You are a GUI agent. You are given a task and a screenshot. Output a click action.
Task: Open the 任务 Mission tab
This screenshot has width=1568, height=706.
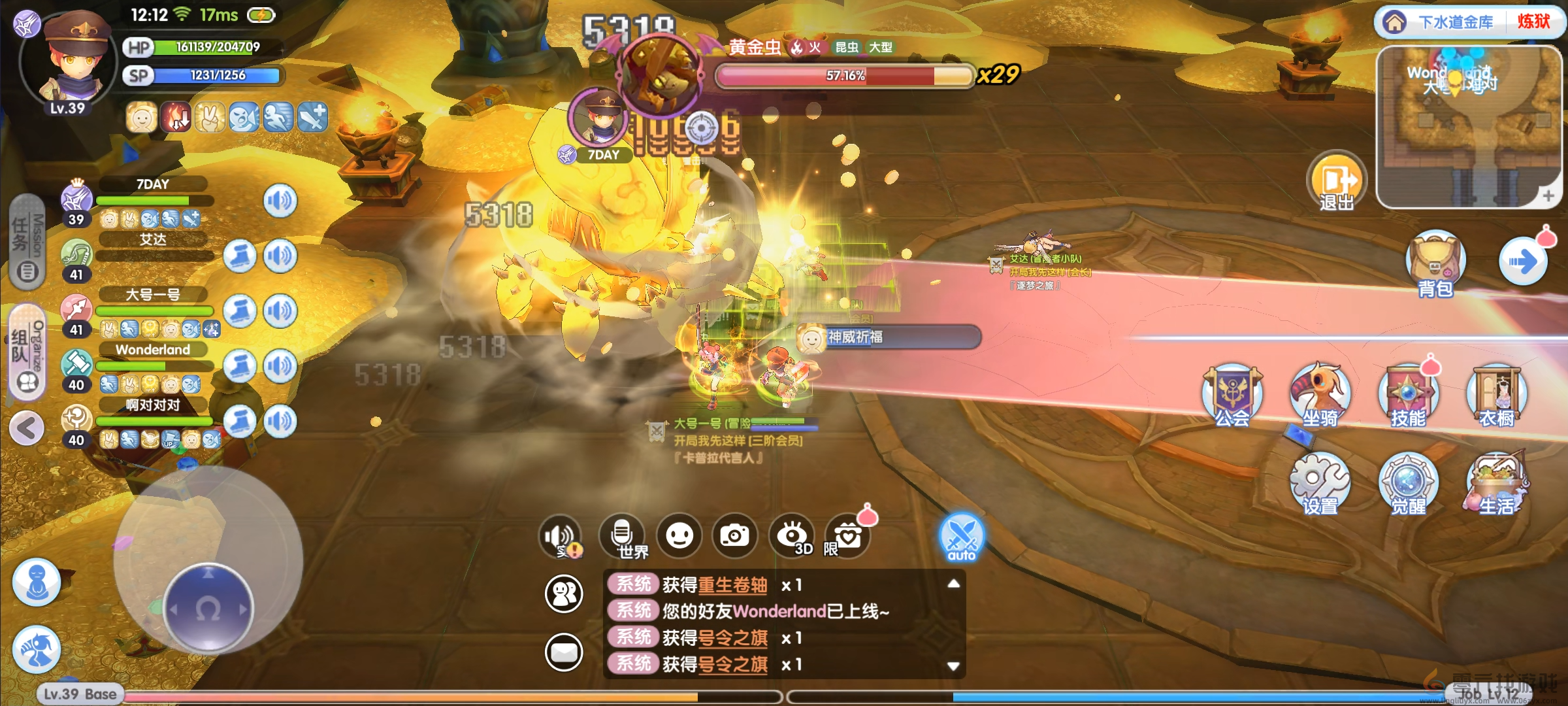click(x=27, y=242)
